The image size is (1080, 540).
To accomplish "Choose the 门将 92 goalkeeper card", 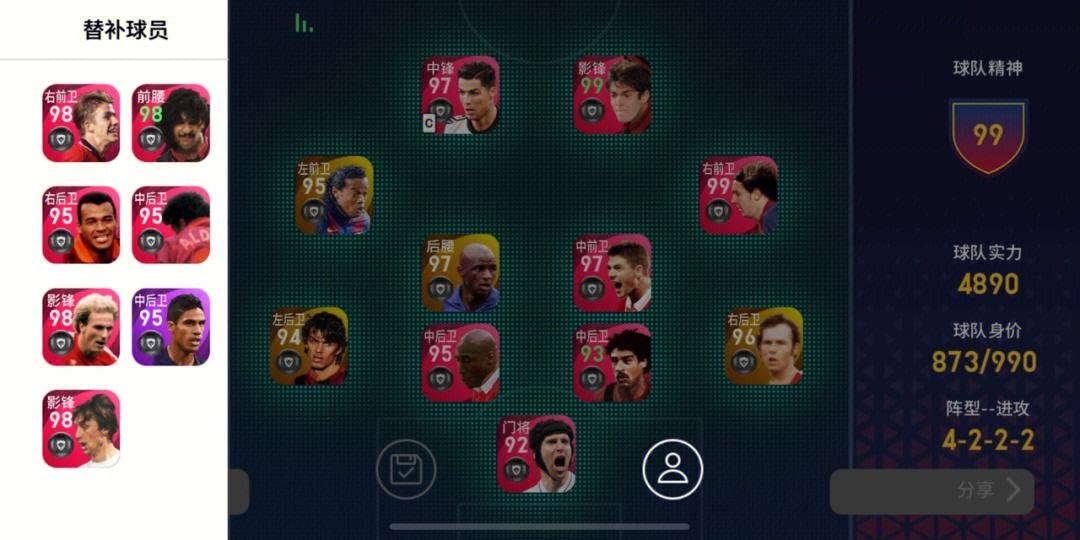I will coord(537,454).
